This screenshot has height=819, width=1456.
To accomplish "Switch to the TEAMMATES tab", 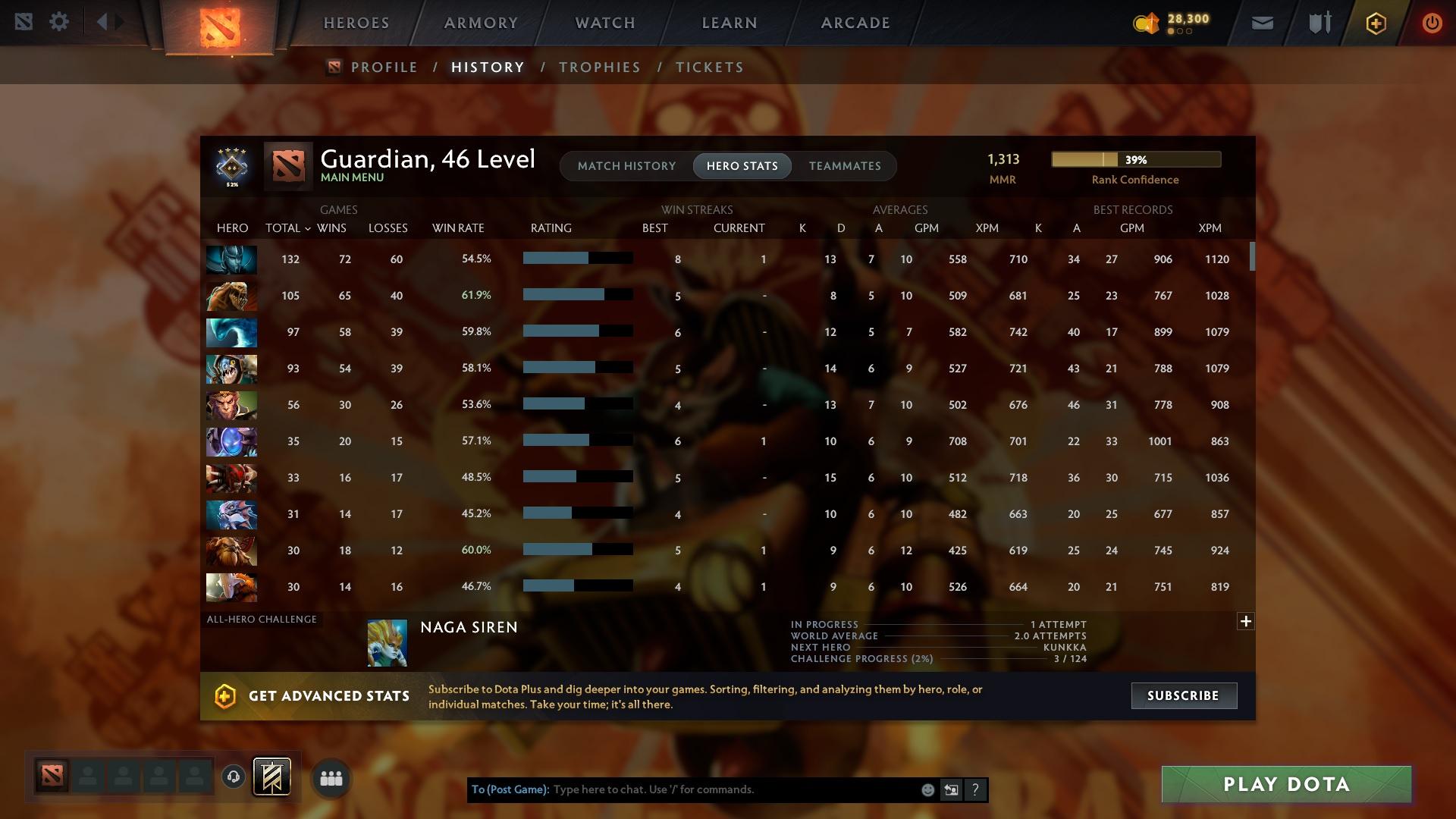I will pyautogui.click(x=845, y=166).
